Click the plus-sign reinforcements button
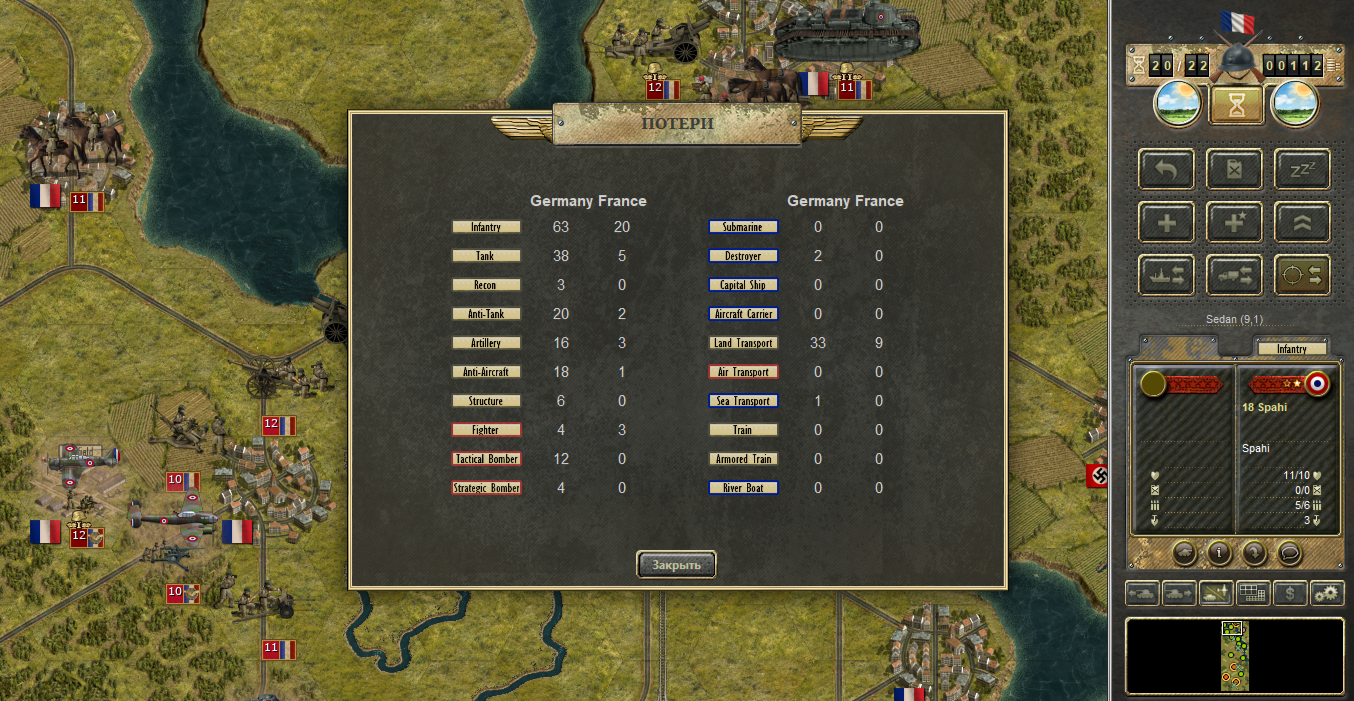 point(1166,222)
